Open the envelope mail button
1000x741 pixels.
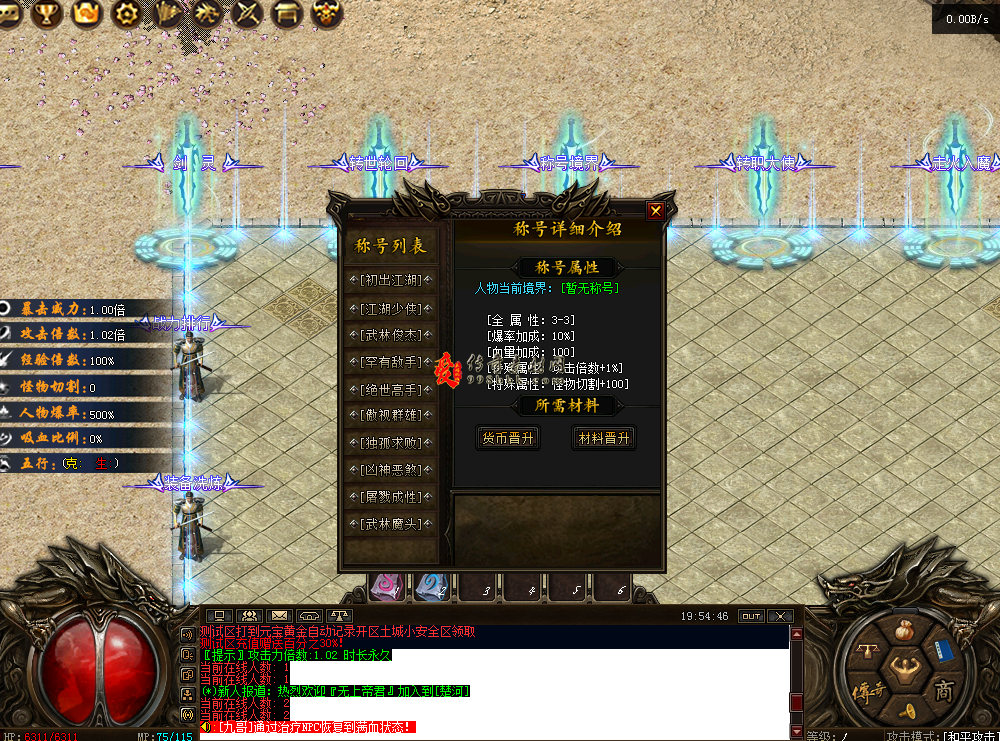point(278,615)
